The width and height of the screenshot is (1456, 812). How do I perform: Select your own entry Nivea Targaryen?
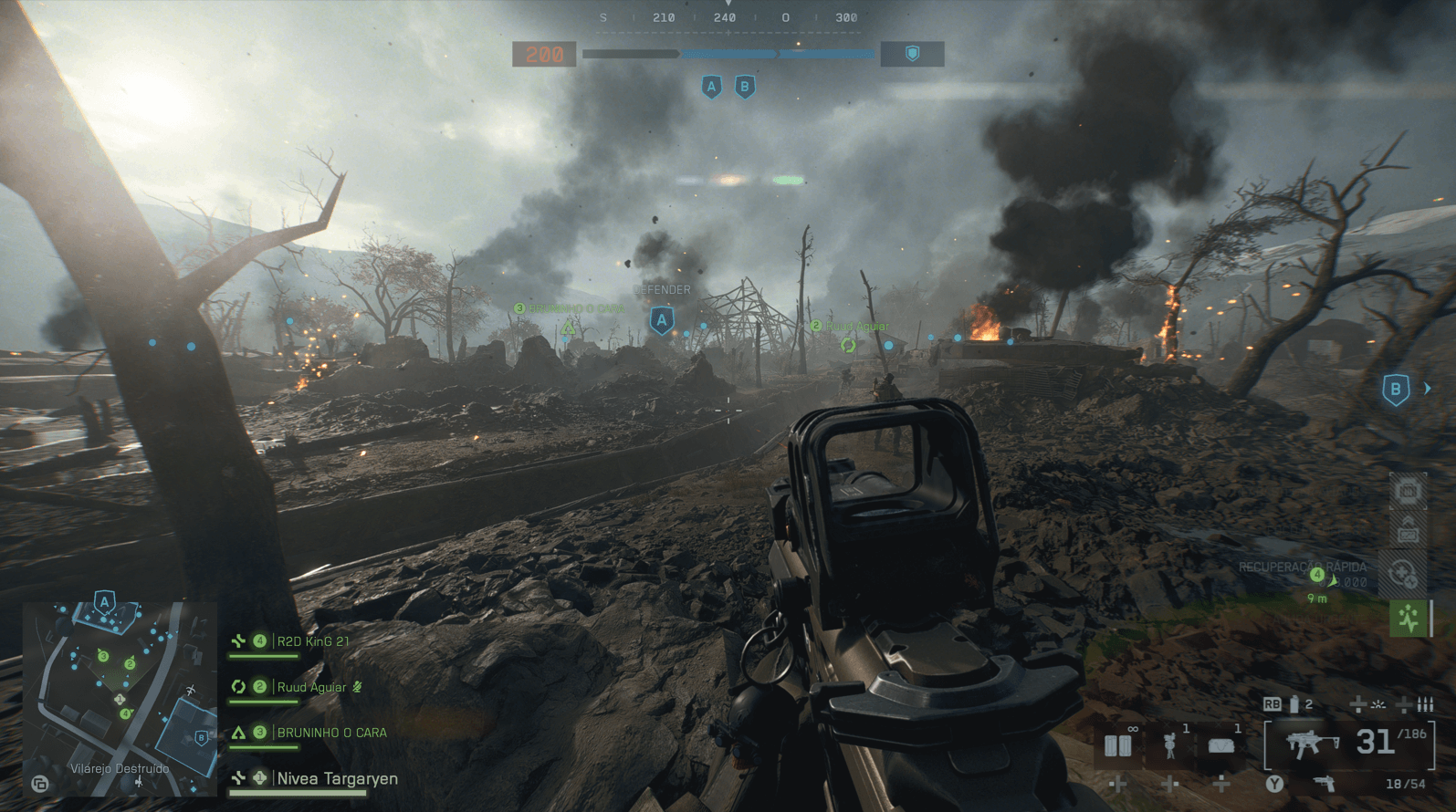[x=337, y=779]
